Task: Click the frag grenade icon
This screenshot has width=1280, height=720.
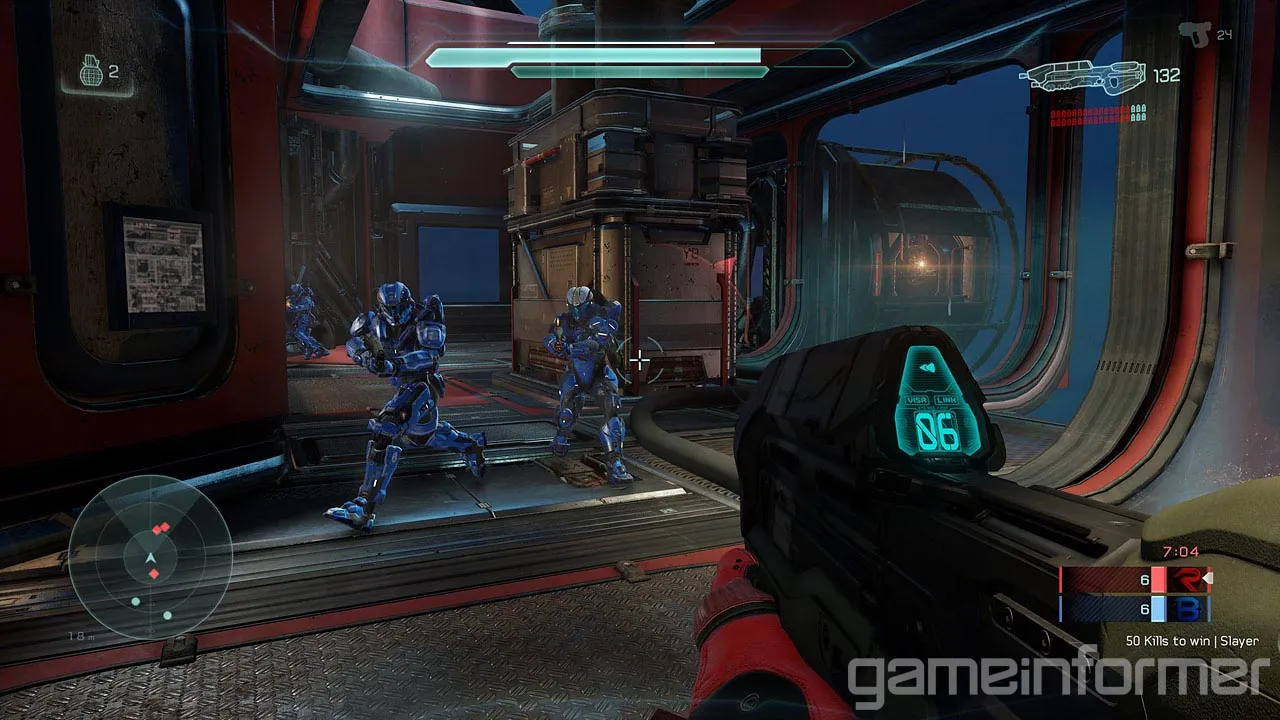Action: pyautogui.click(x=91, y=72)
